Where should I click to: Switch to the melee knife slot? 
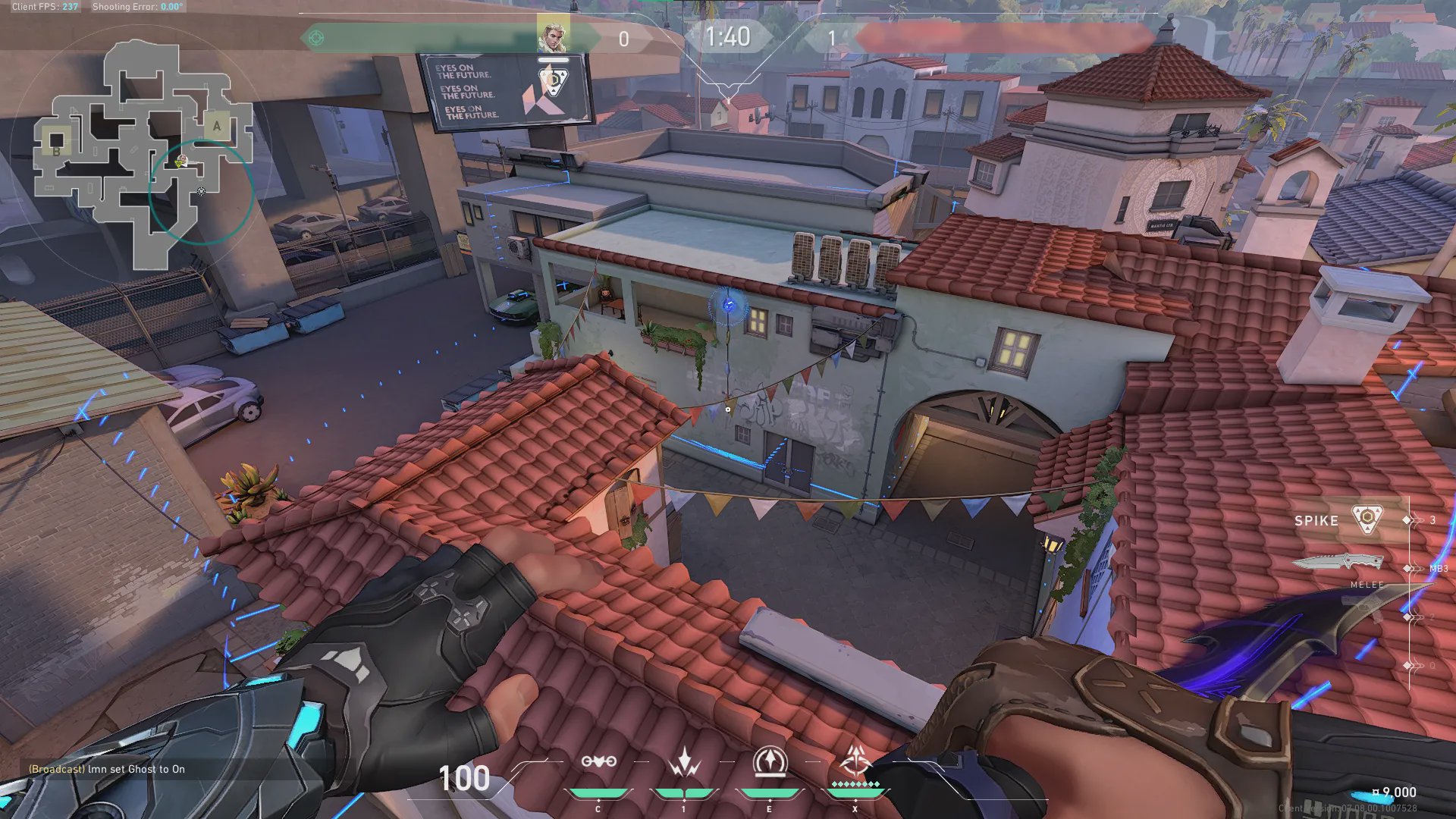1338,563
